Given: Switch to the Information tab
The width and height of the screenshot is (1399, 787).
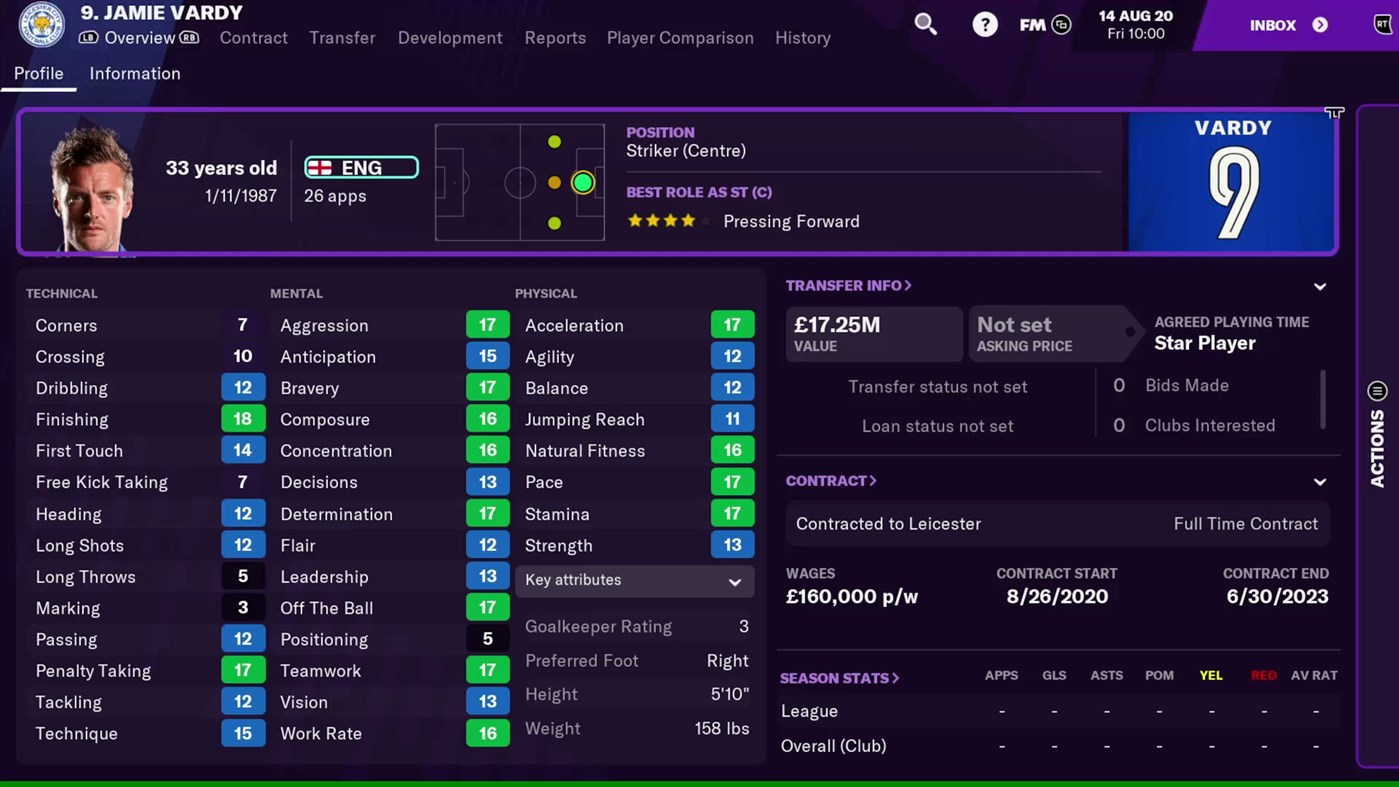Looking at the screenshot, I should click(135, 73).
